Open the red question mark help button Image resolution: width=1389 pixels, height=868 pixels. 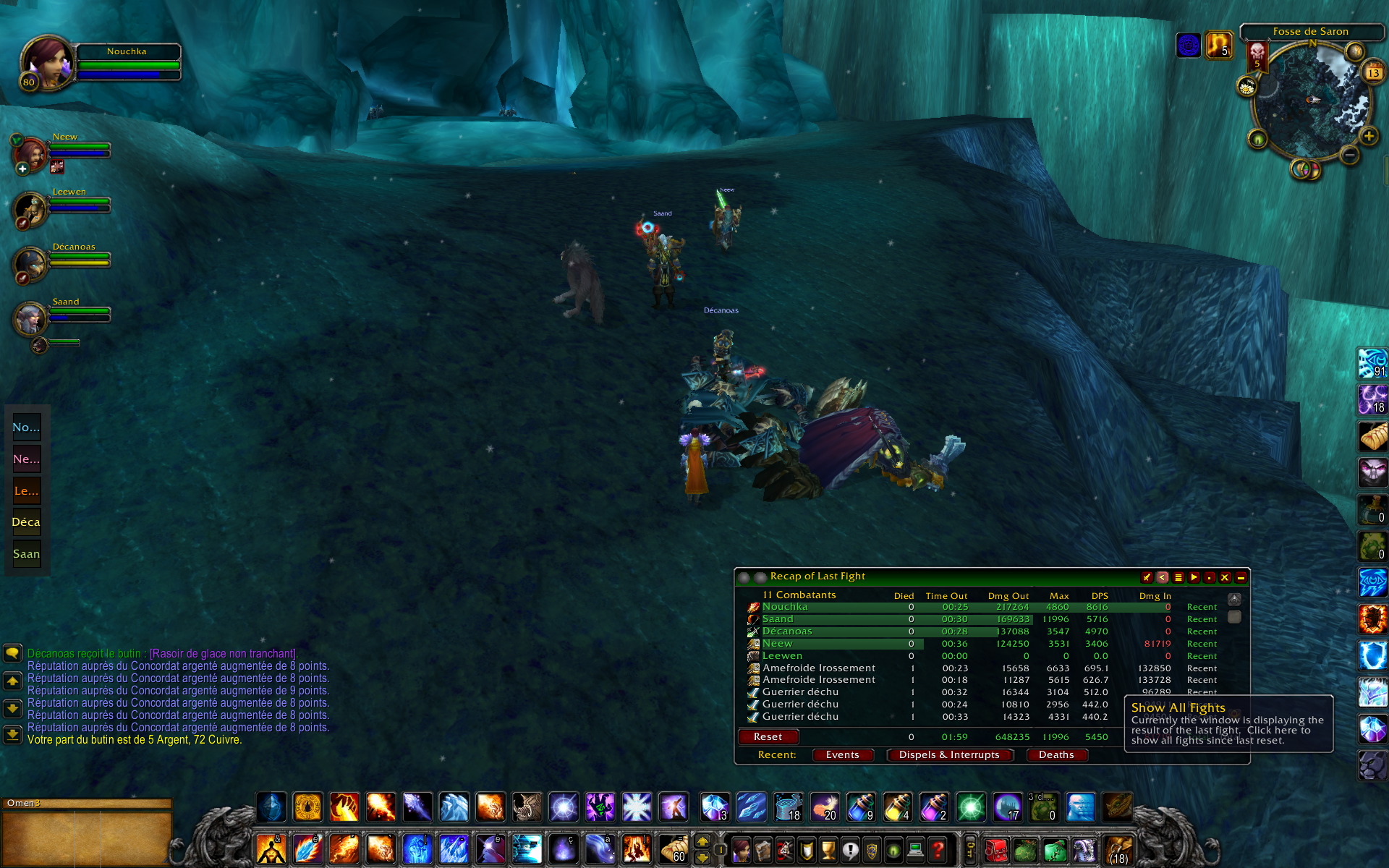[x=938, y=849]
